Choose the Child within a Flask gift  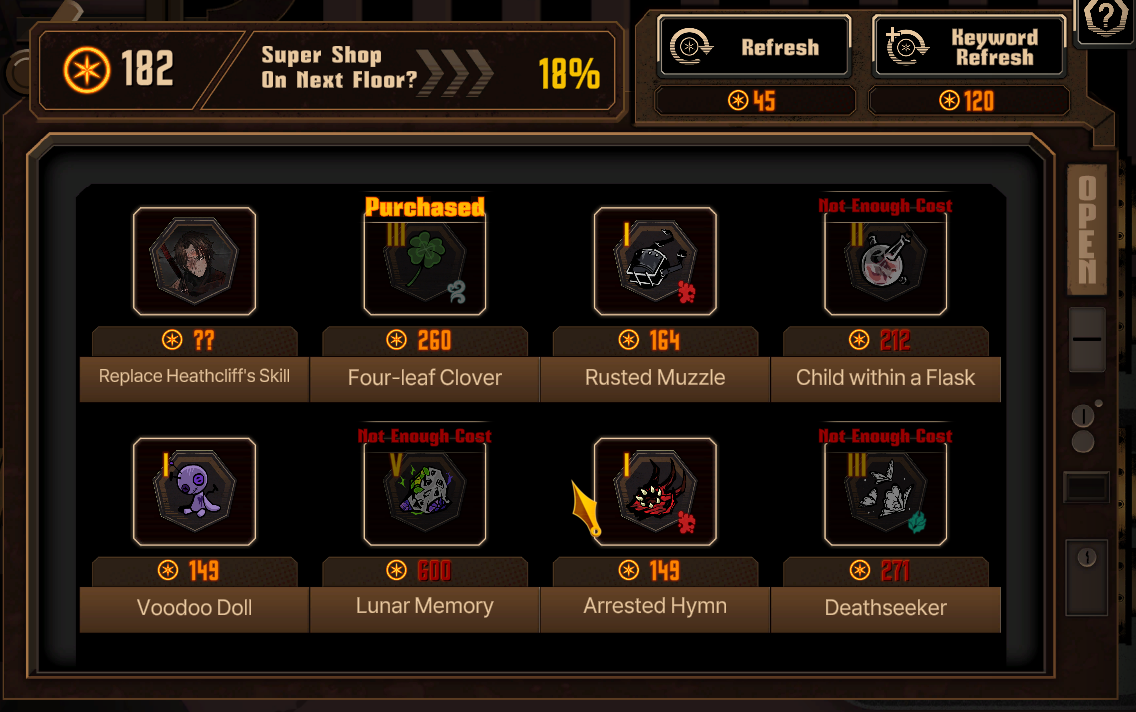tap(886, 262)
